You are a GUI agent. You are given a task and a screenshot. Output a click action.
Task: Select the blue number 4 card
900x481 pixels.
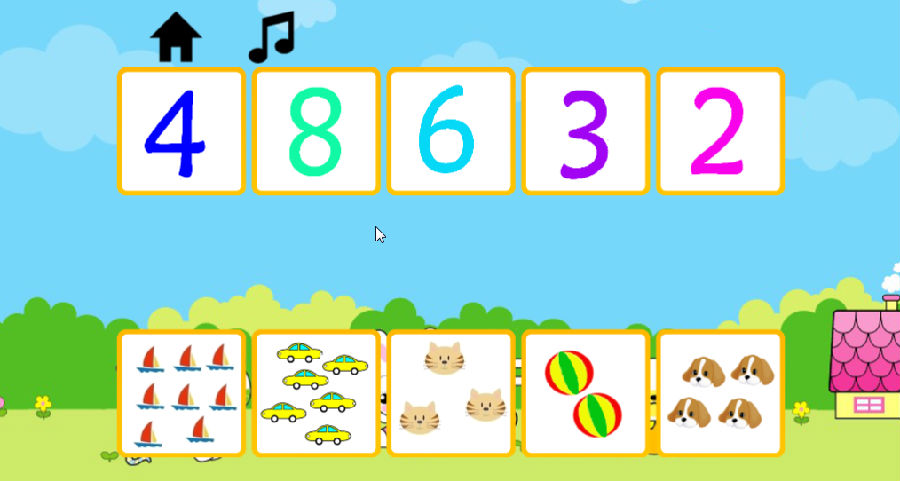click(x=181, y=131)
